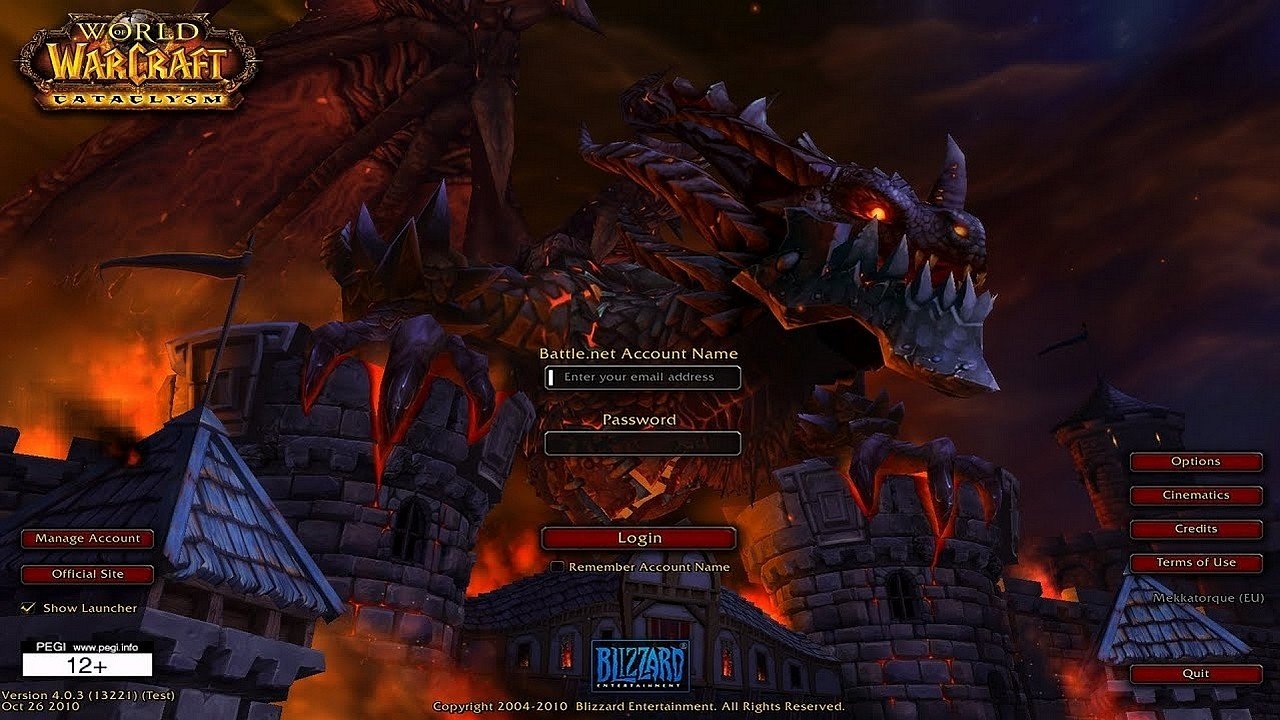
Task: Open the Options menu
Action: [x=1196, y=461]
